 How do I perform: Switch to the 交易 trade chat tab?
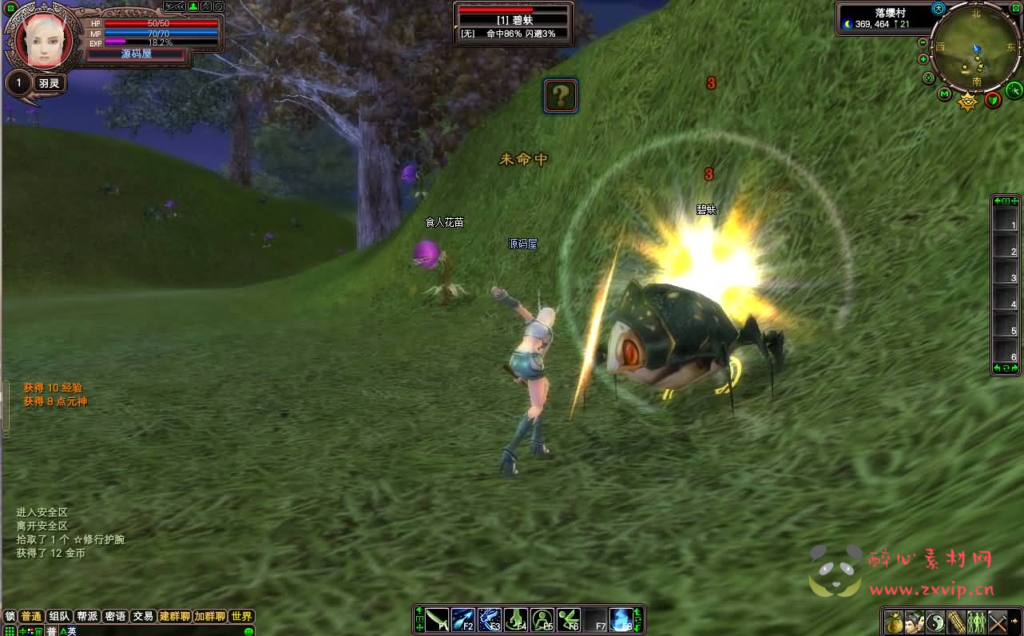point(143,617)
